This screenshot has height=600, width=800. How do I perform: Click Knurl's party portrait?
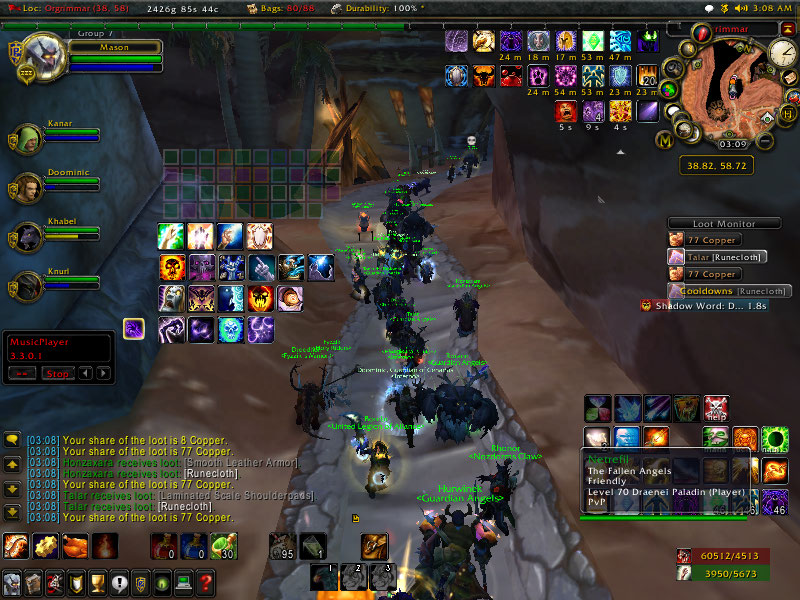point(27,287)
